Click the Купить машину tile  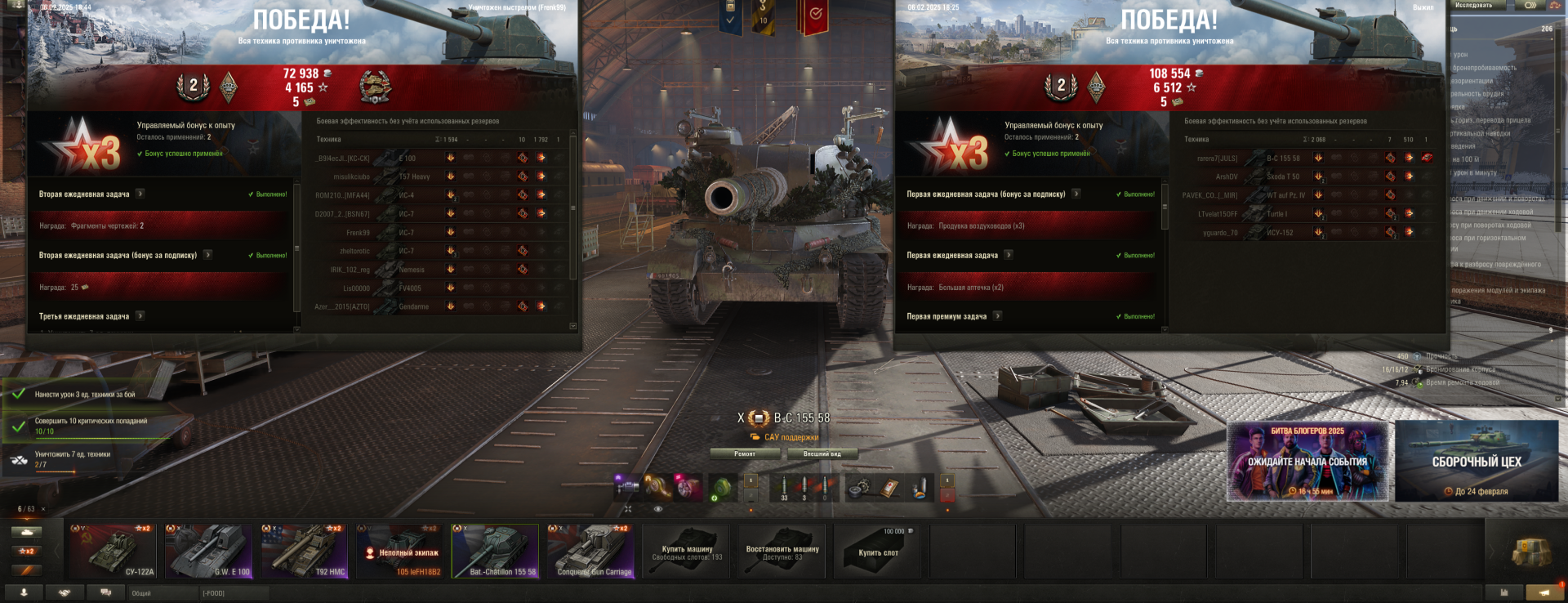tap(687, 552)
